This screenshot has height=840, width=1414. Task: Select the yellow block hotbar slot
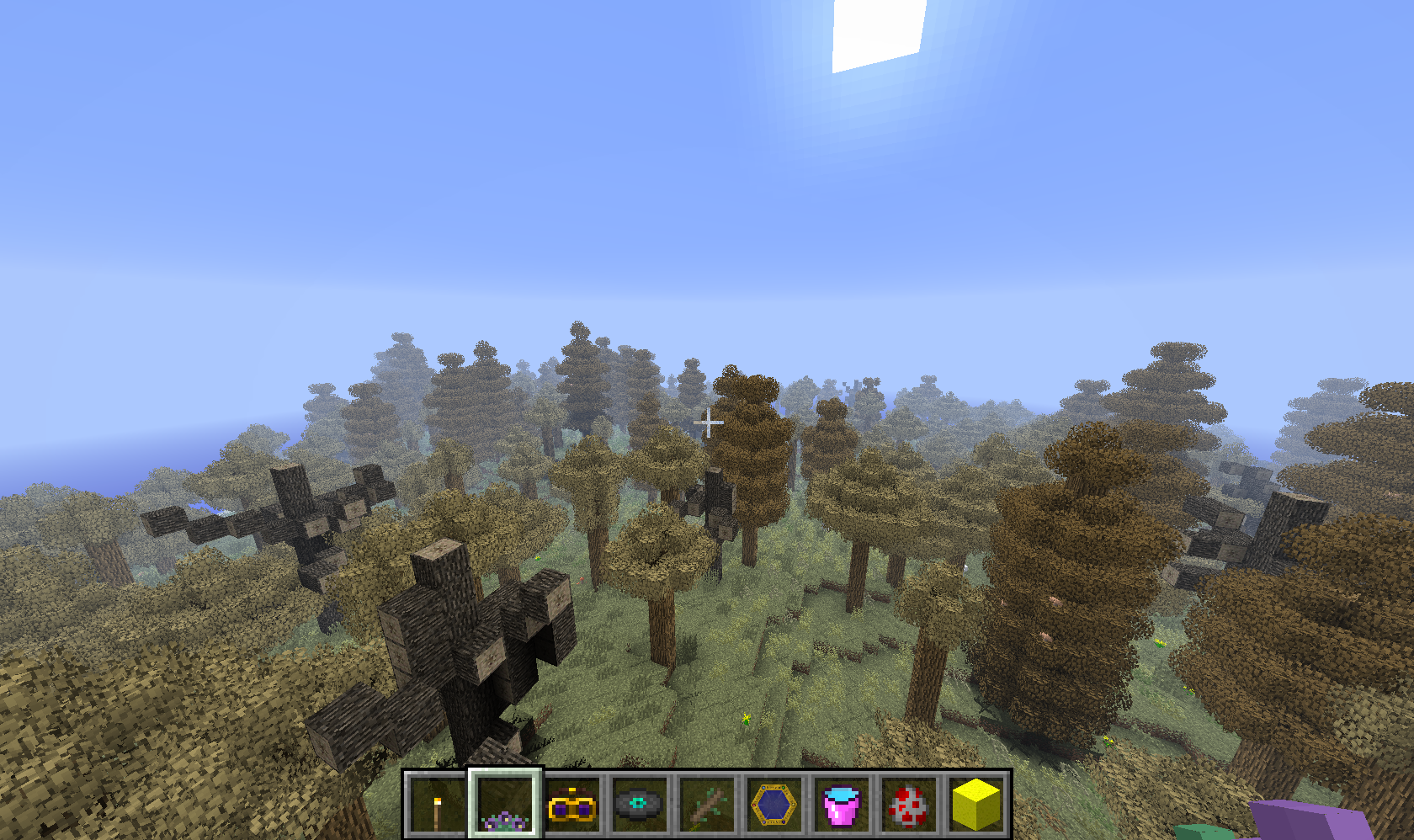coord(975,805)
